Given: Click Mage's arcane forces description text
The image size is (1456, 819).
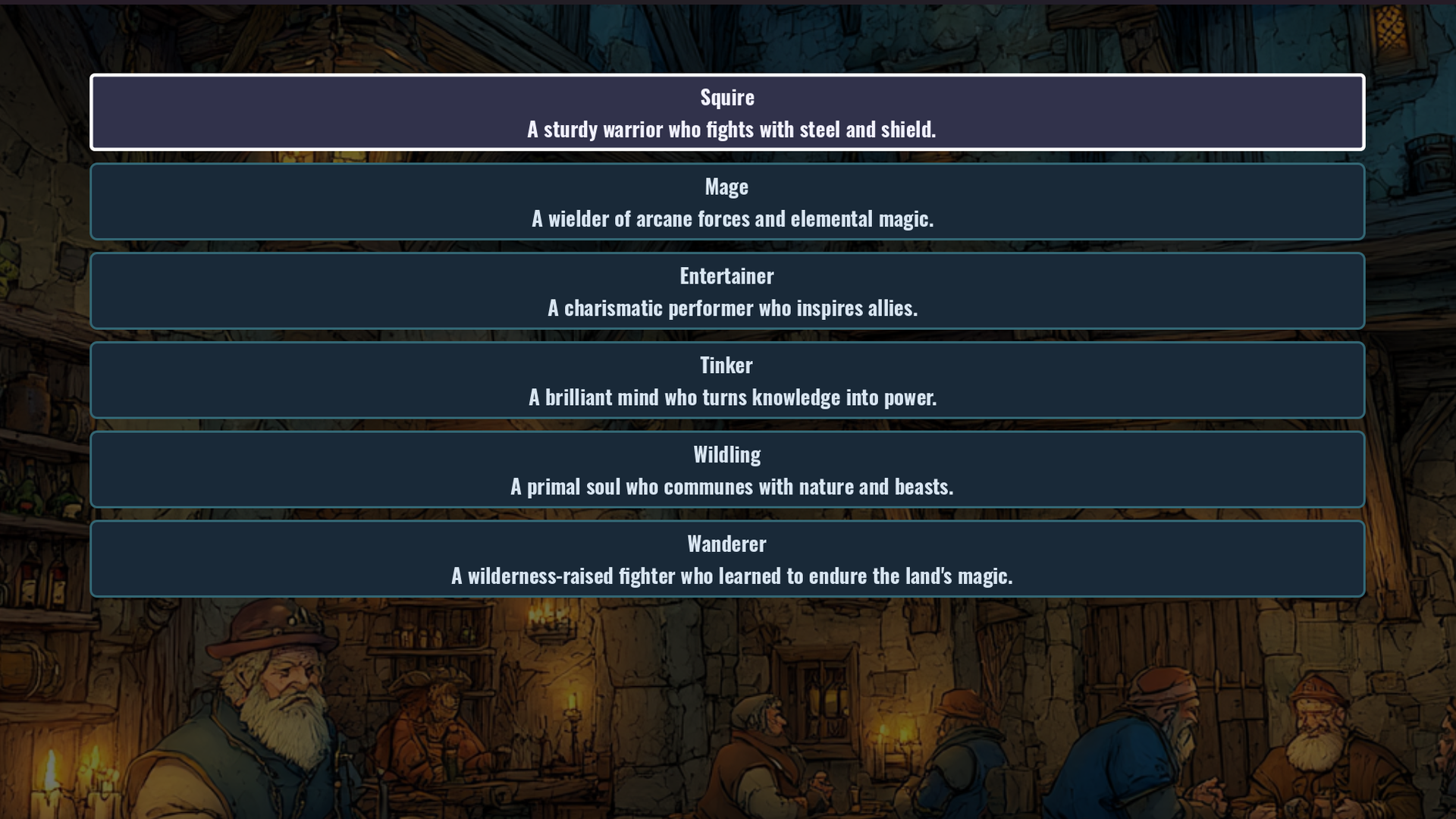Looking at the screenshot, I should point(734,218).
